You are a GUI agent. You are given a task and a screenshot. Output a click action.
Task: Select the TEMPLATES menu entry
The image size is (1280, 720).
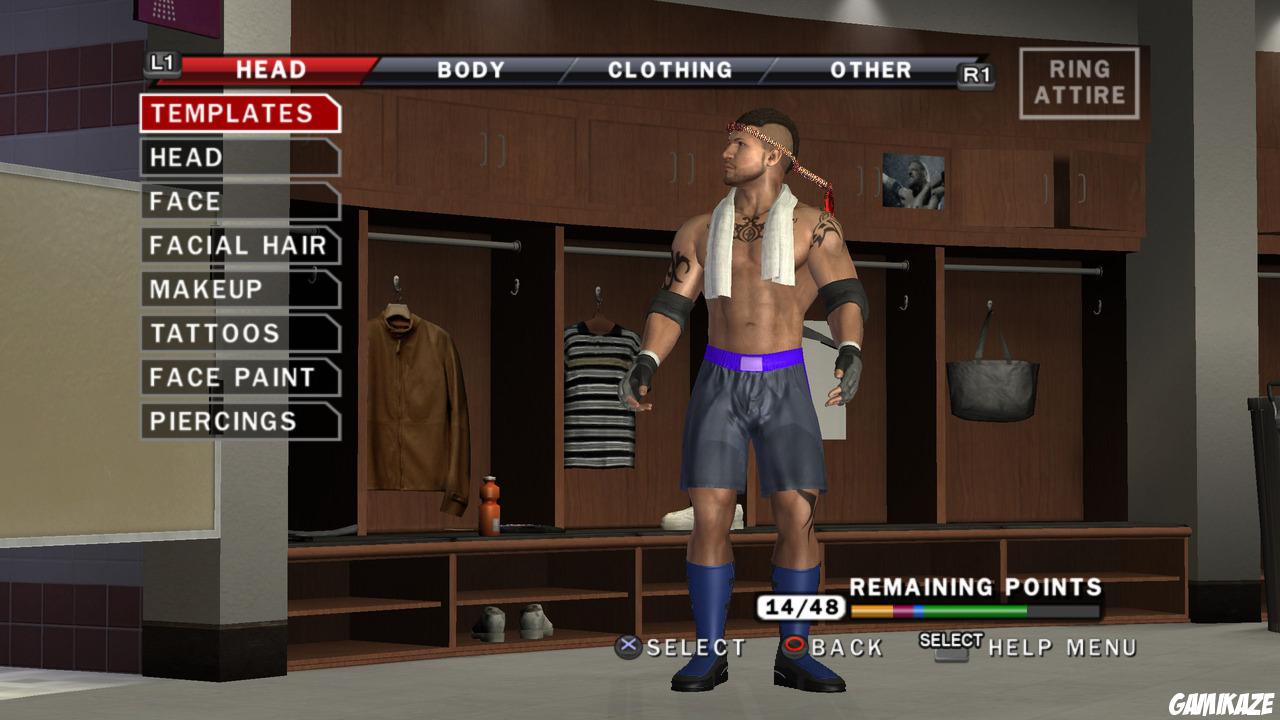pos(235,113)
